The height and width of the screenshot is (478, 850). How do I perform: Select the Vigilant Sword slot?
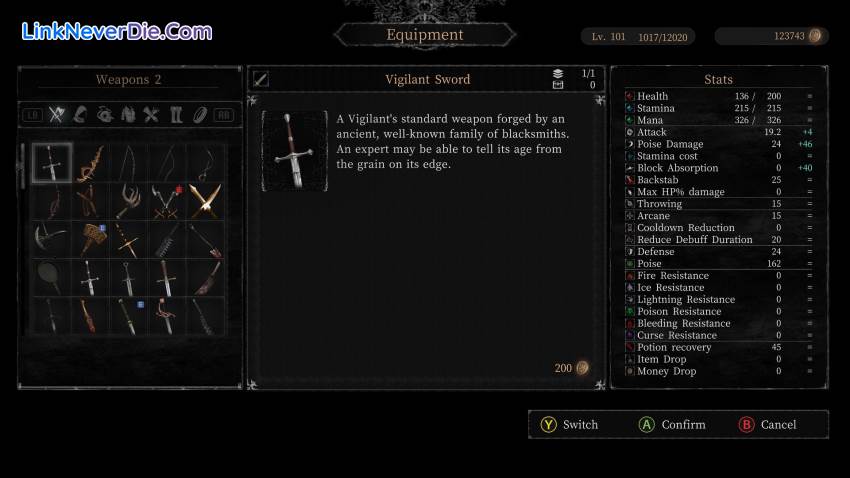[x=49, y=162]
